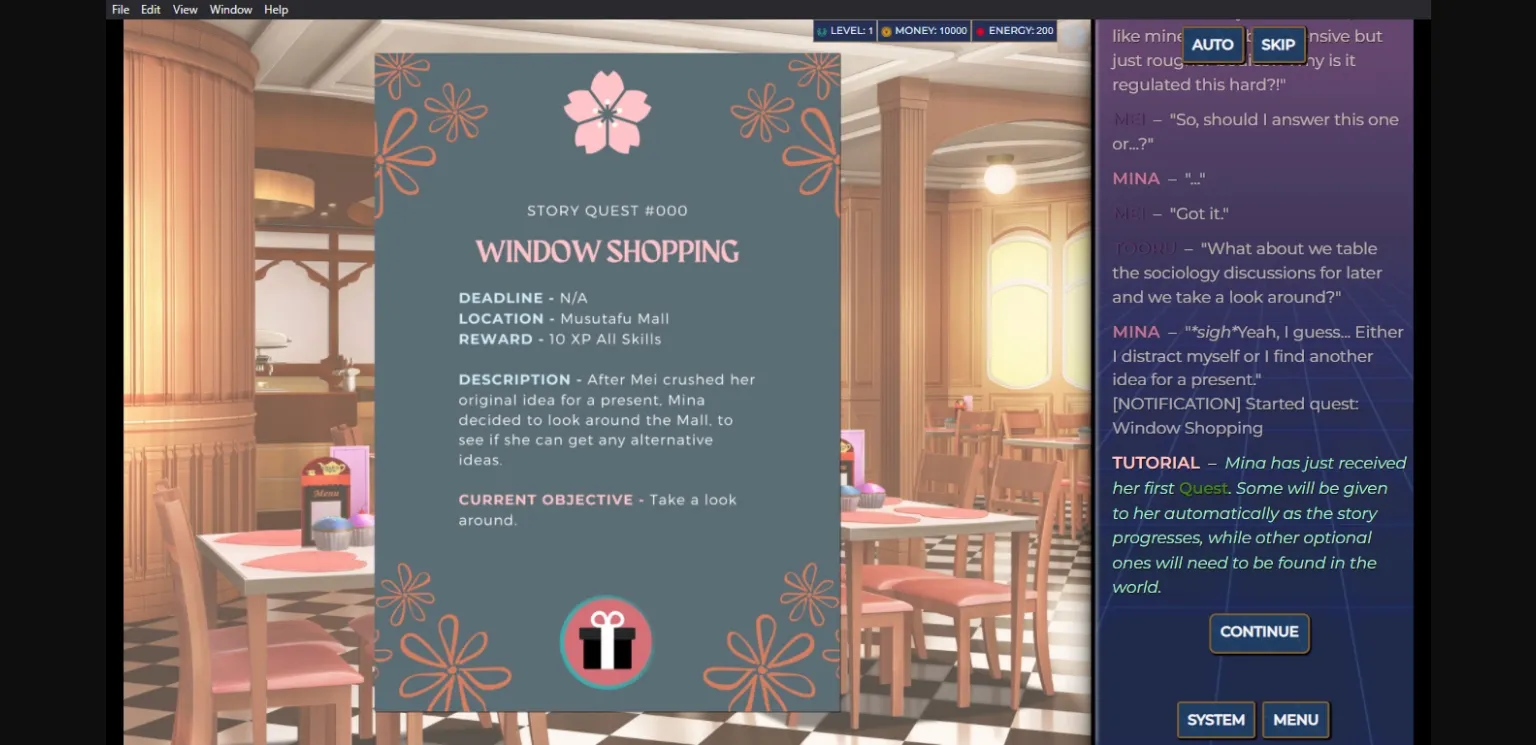Open the File menu

tap(120, 9)
